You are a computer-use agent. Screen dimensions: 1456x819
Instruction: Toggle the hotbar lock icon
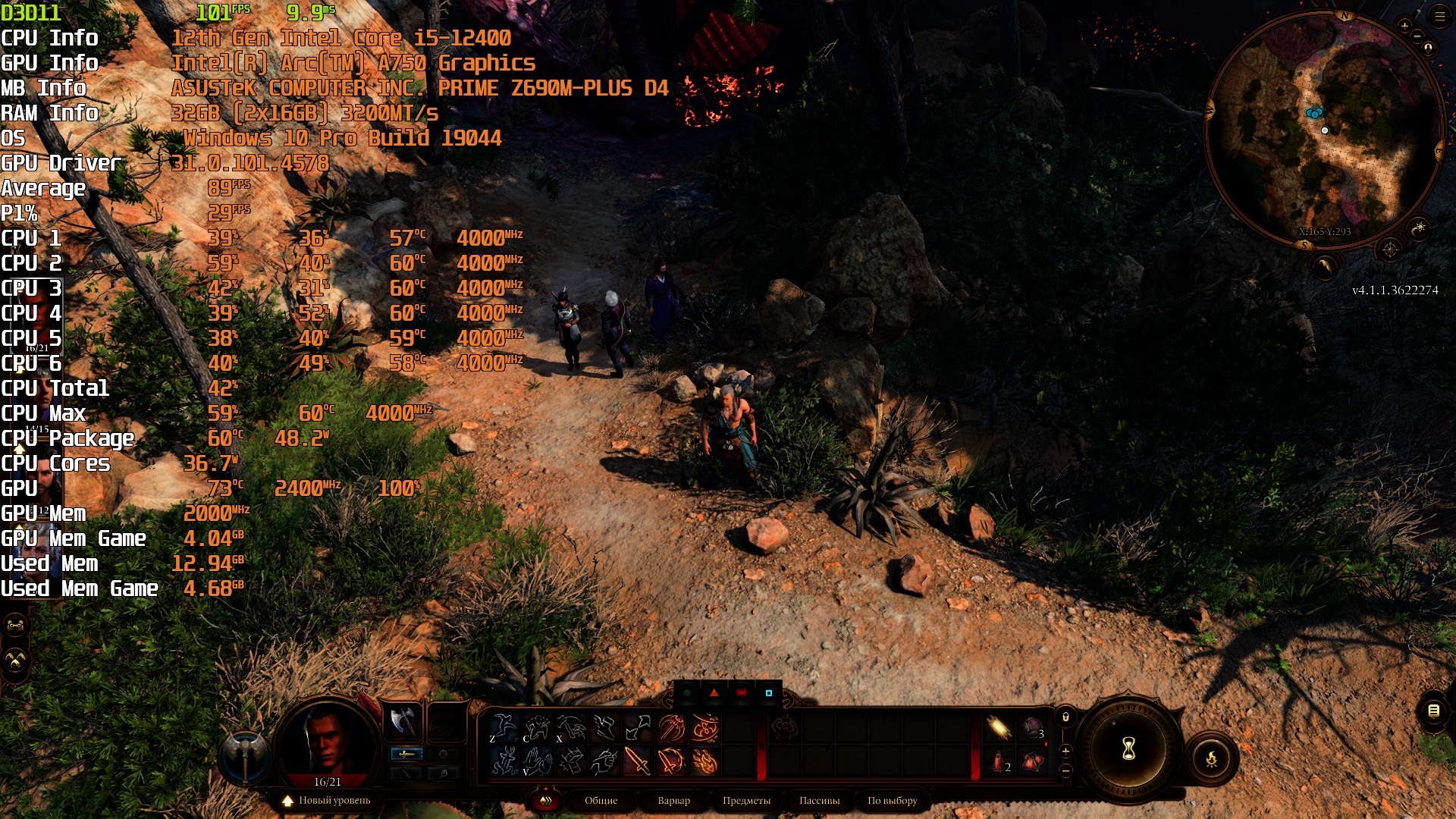[1065, 717]
